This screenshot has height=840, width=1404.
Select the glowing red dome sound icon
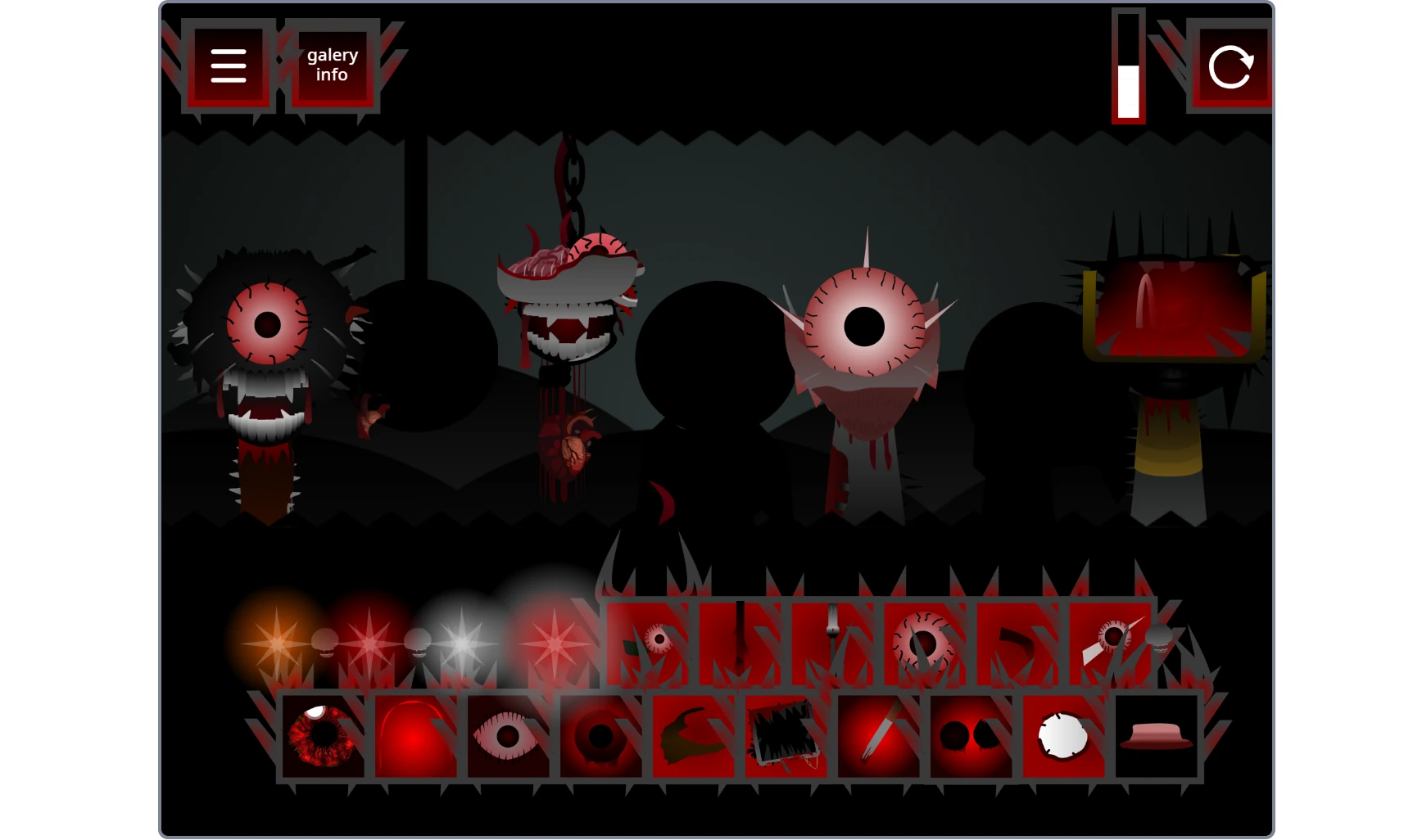pyautogui.click(x=418, y=737)
